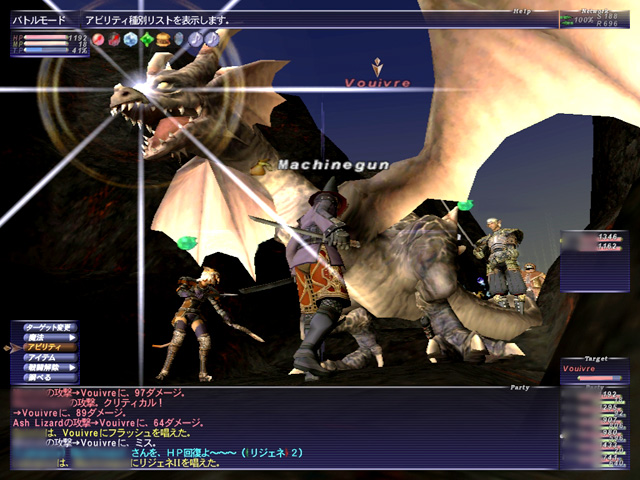Click the green diamond status icon

click(147, 39)
